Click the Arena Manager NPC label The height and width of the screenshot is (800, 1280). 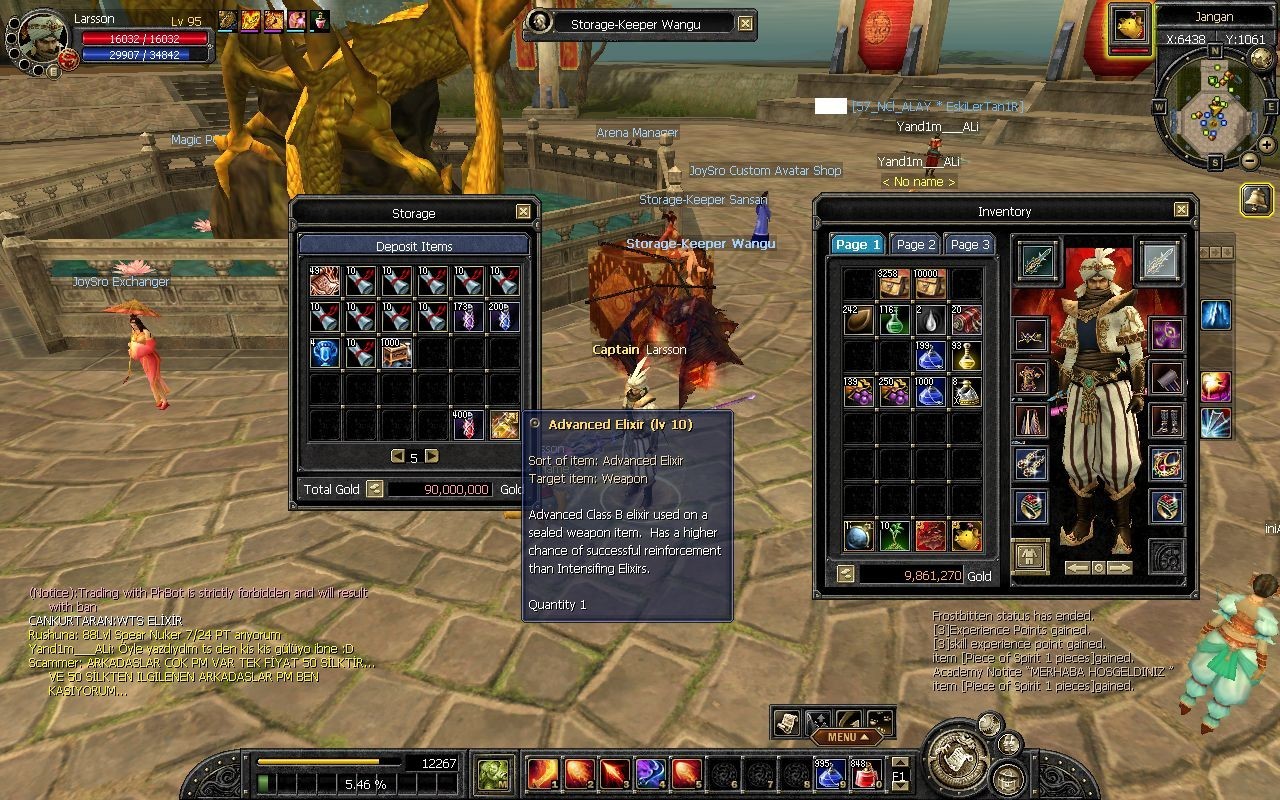point(637,132)
